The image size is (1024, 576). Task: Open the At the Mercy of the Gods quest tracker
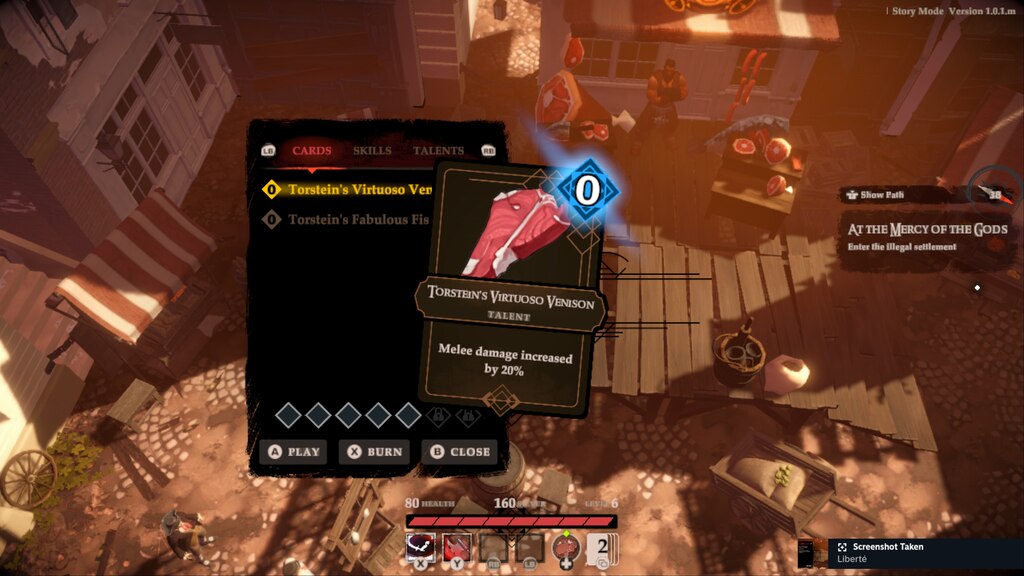pyautogui.click(x=925, y=237)
